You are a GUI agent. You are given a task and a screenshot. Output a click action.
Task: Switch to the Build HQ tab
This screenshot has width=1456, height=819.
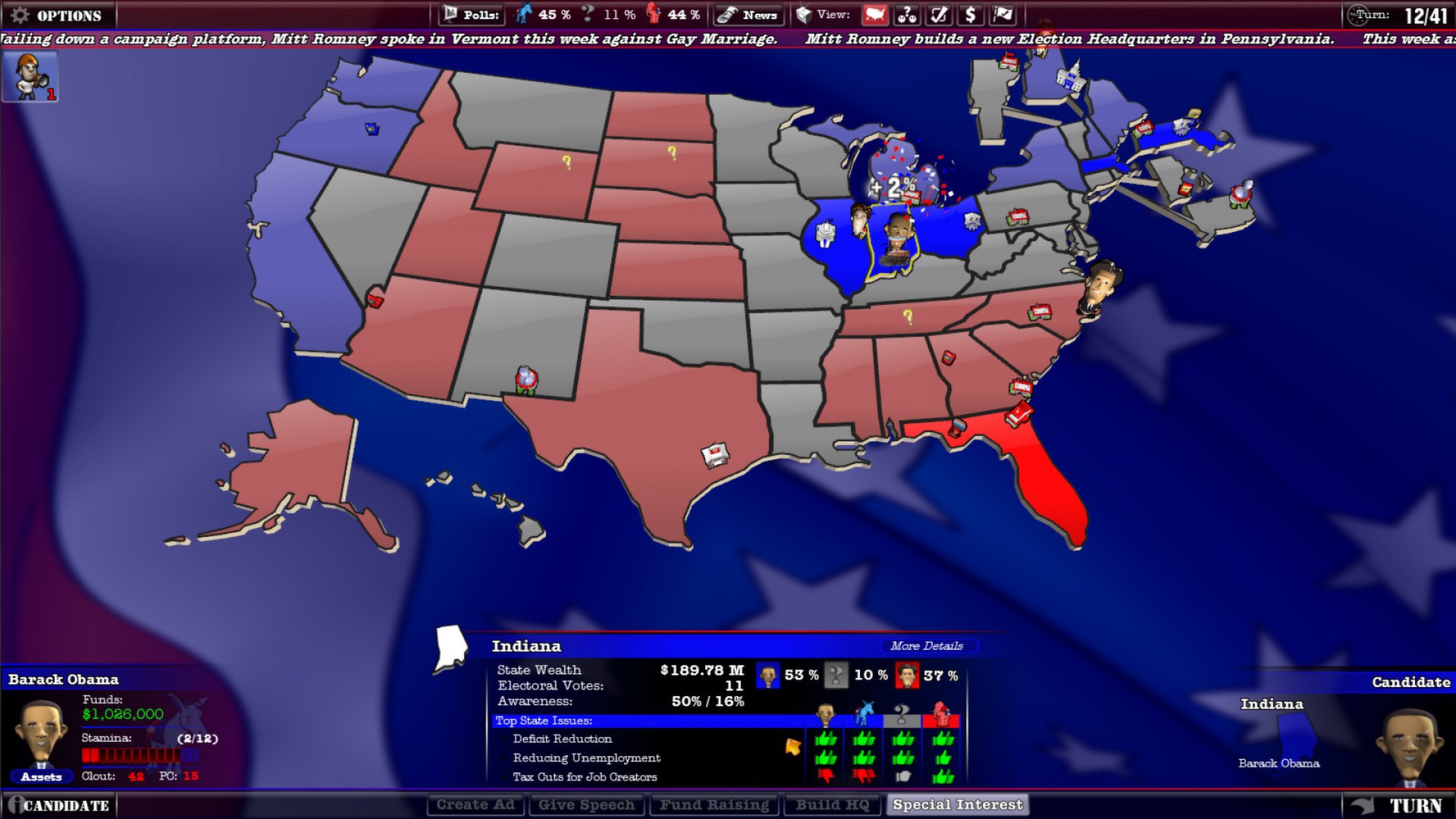[x=832, y=804]
